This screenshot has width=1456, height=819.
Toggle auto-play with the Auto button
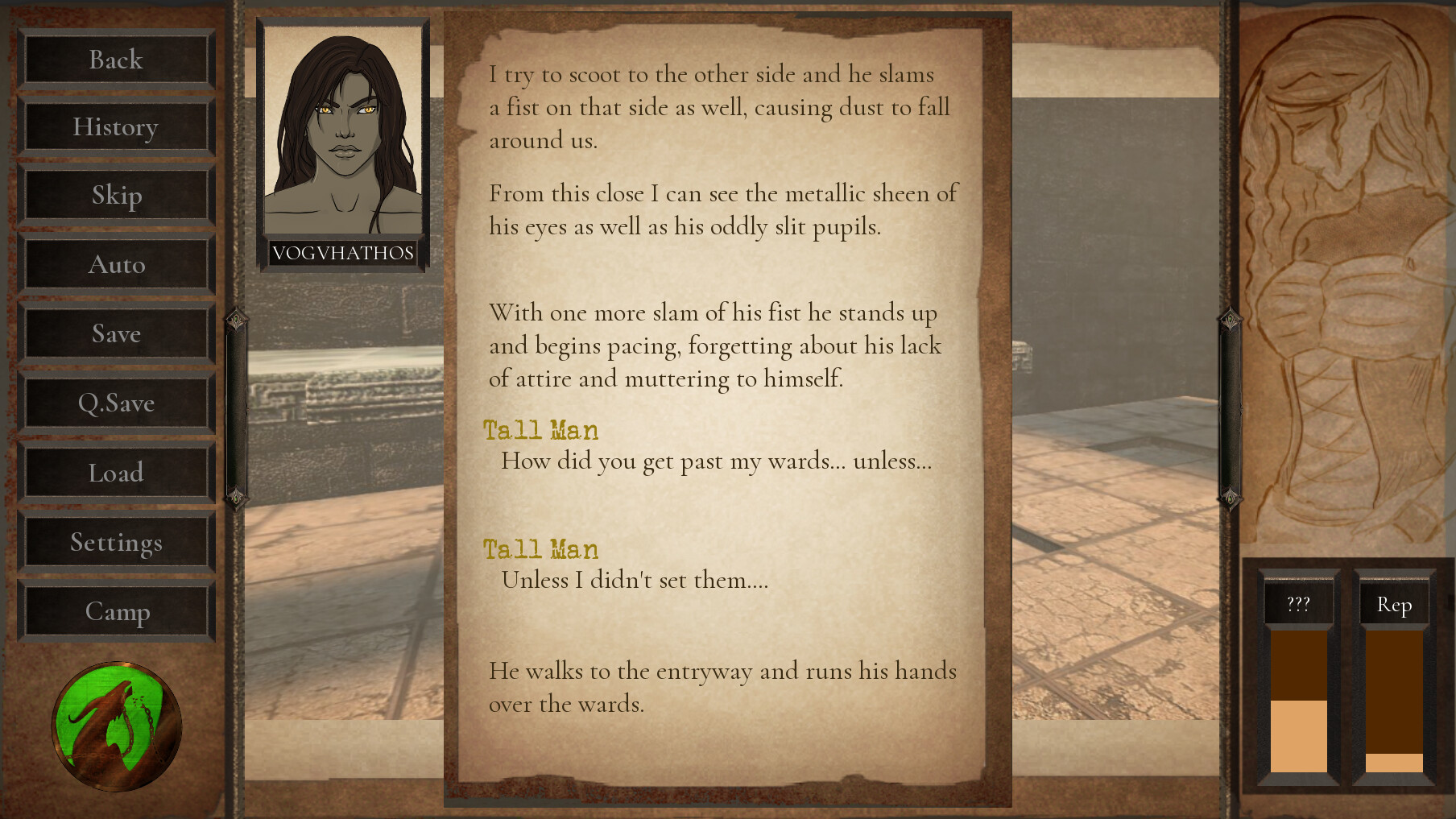[x=116, y=264]
